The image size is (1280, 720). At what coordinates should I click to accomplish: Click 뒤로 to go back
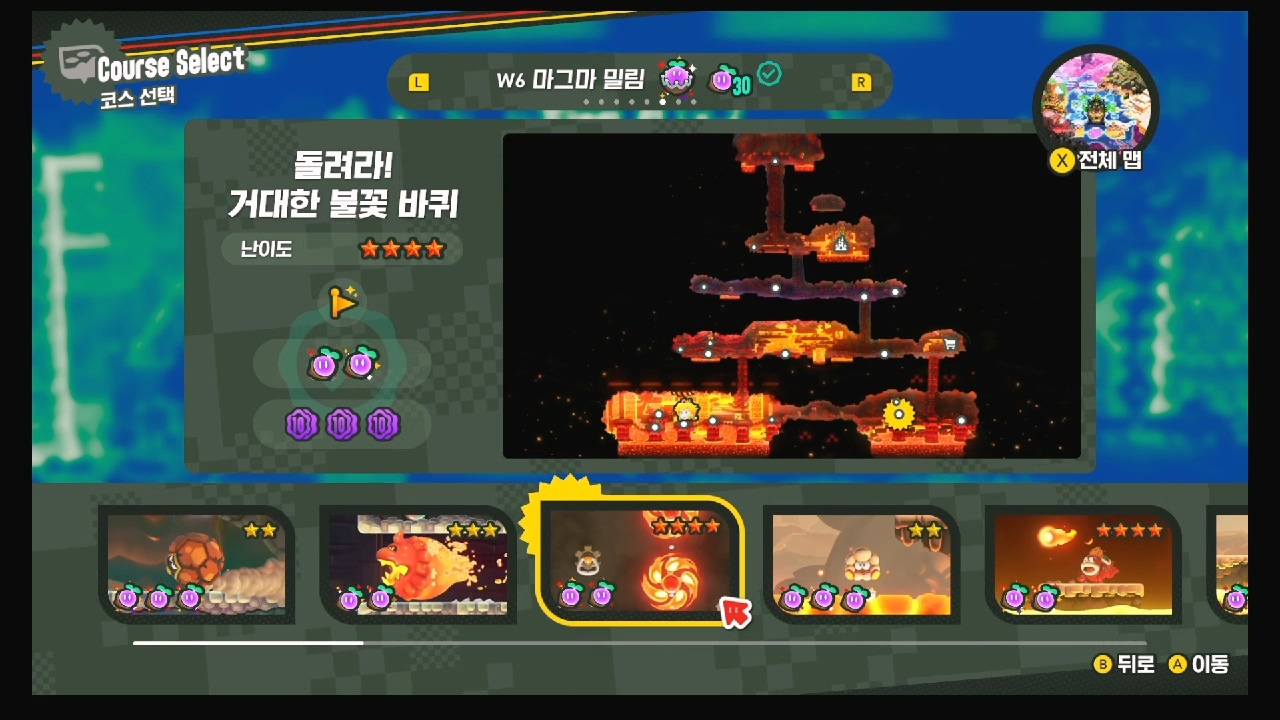(x=1128, y=664)
